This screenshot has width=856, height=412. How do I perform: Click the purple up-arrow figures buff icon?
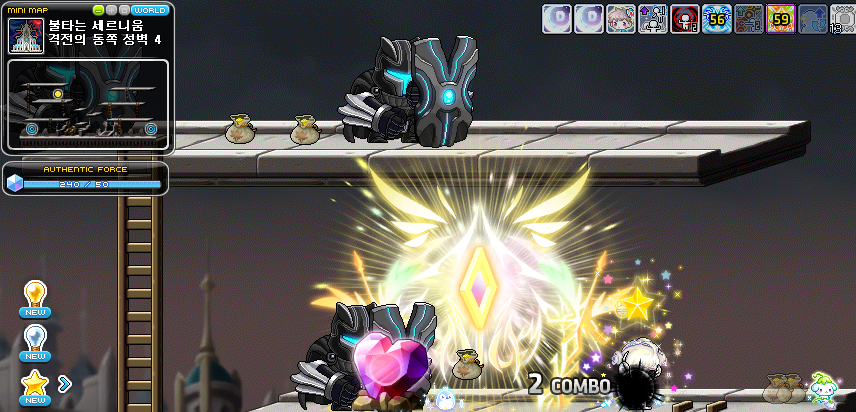pyautogui.click(x=653, y=18)
